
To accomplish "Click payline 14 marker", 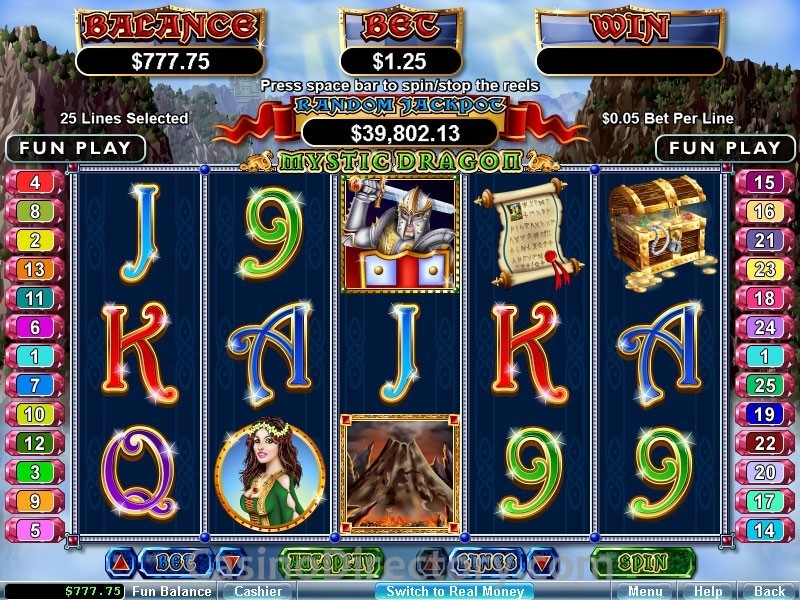I will pos(765,530).
